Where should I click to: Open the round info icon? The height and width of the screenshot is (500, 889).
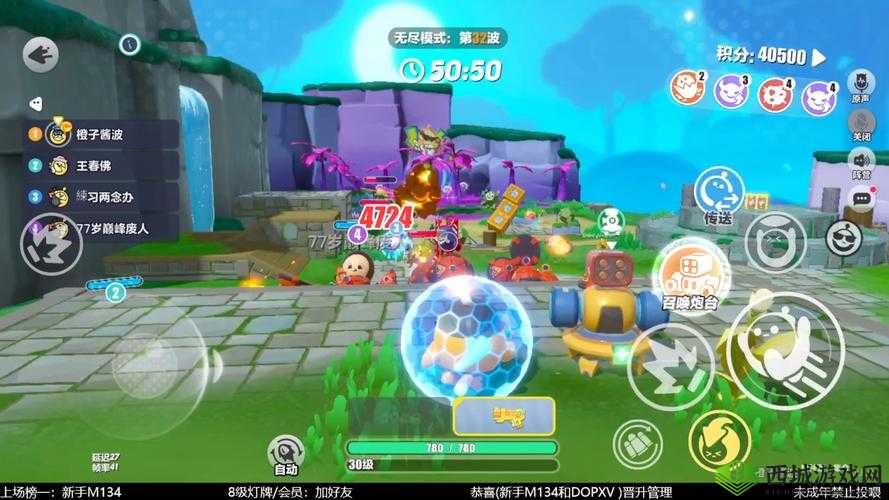[x=129, y=44]
